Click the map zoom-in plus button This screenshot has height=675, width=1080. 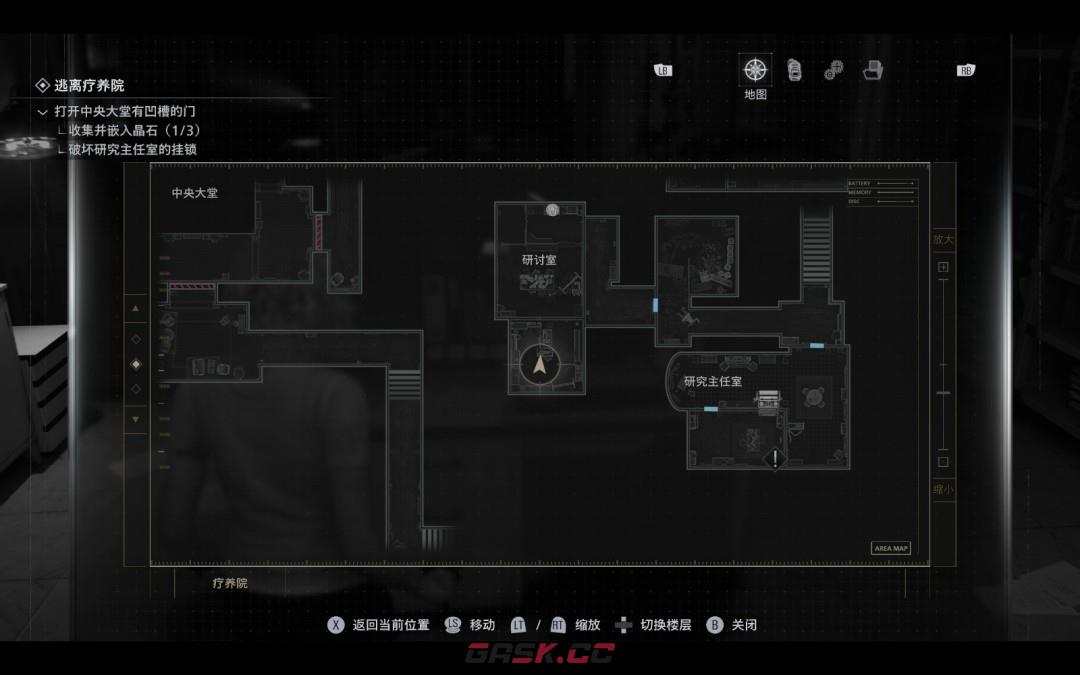point(943,267)
